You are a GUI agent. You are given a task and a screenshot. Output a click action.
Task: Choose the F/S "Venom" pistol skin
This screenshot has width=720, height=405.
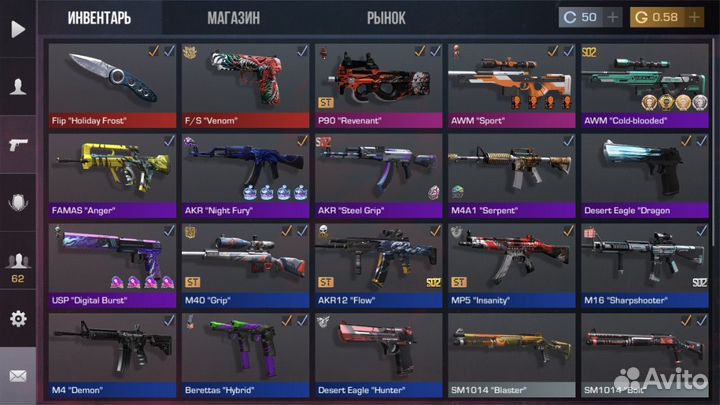click(x=245, y=83)
